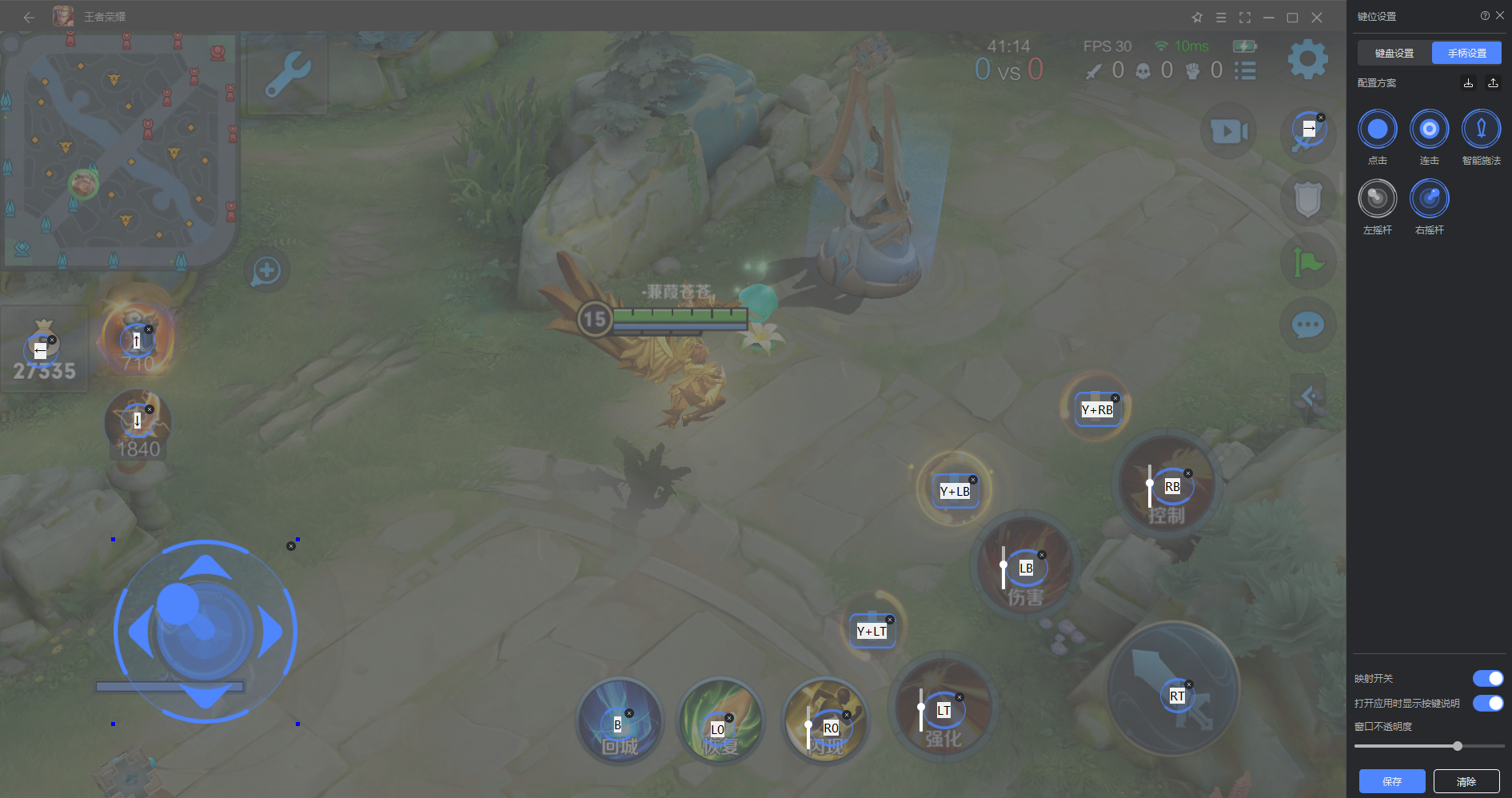The height and width of the screenshot is (798, 1512).
Task: Select the 智能施法 mapping control
Action: pyautogui.click(x=1481, y=130)
